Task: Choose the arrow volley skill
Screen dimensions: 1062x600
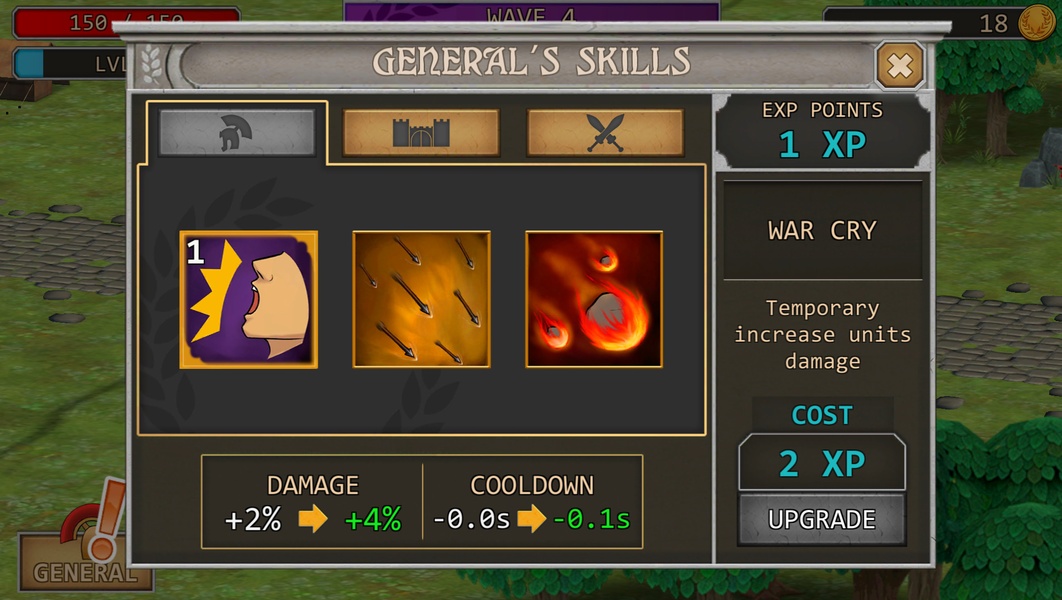Action: [x=421, y=300]
